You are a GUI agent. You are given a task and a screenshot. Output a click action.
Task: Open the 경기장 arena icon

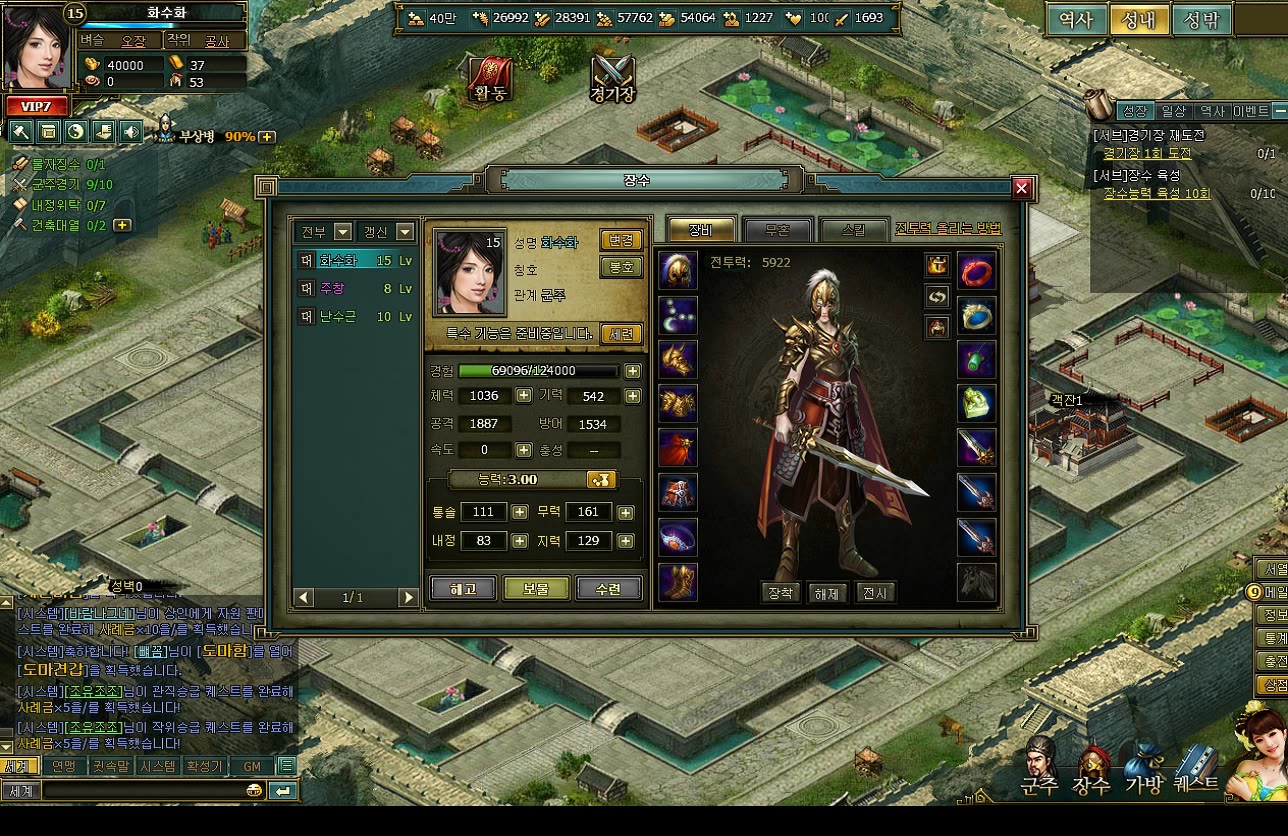[x=613, y=78]
